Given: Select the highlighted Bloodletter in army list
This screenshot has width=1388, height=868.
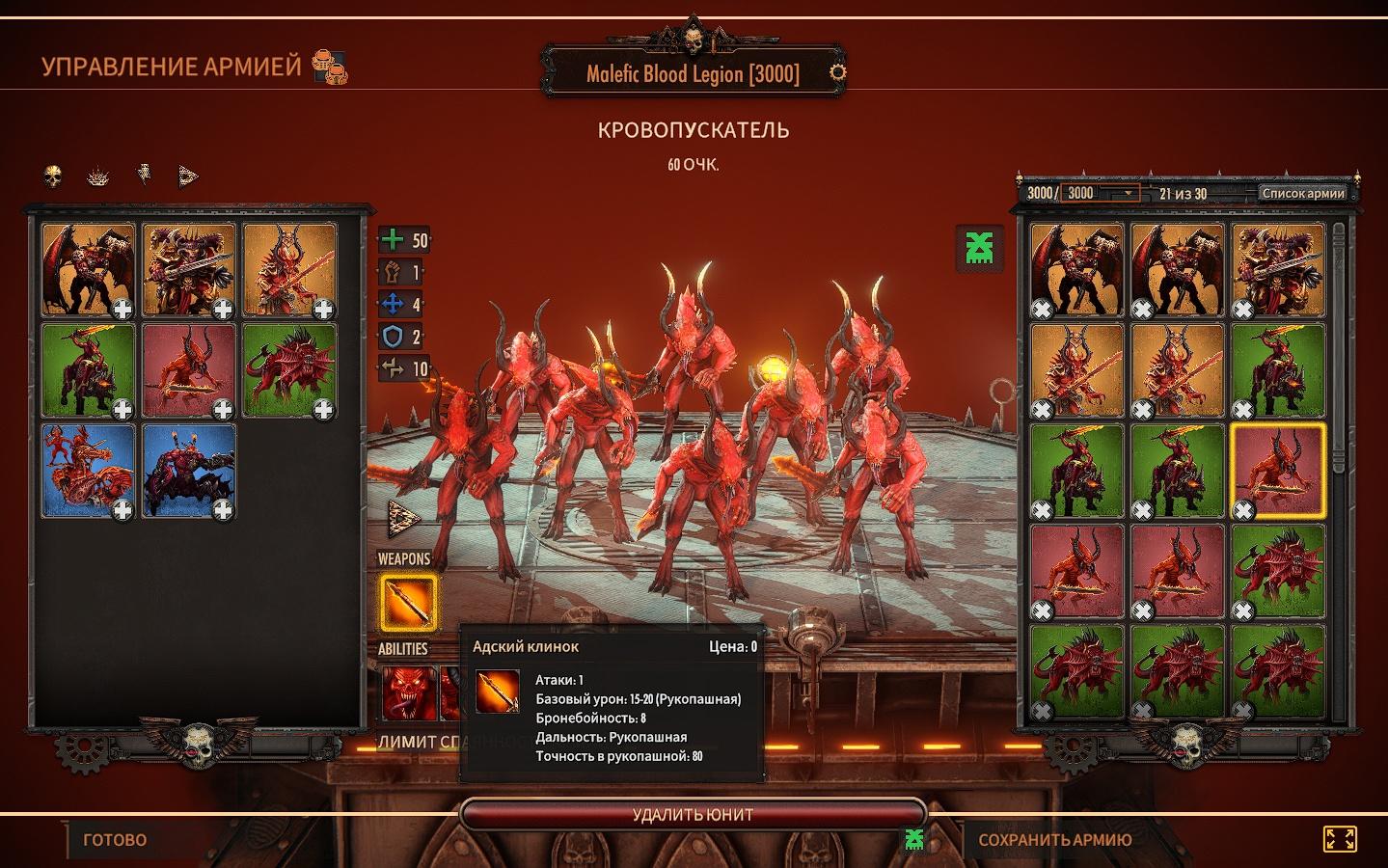Looking at the screenshot, I should pos(1276,470).
